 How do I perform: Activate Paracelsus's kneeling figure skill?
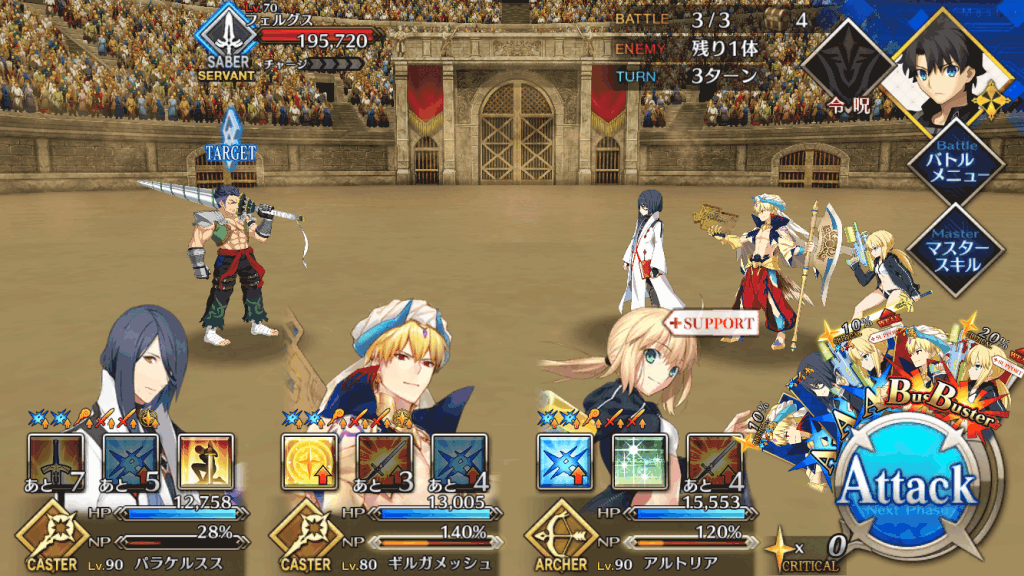(205, 461)
